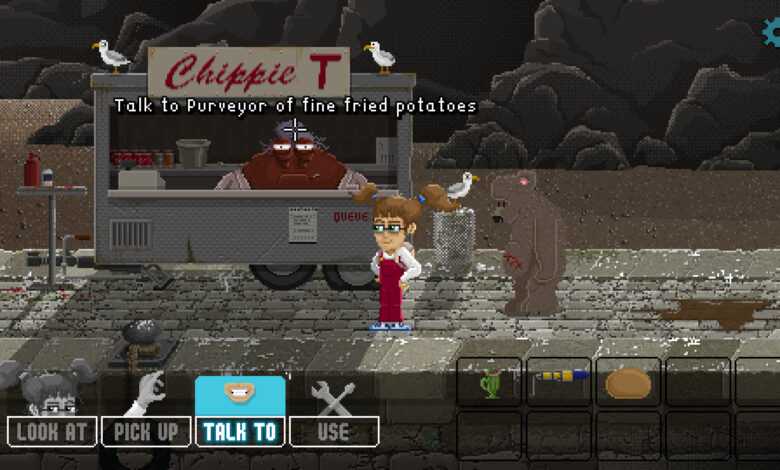Pick the blue and yellow tube item
780x470 pixels.
(558, 378)
